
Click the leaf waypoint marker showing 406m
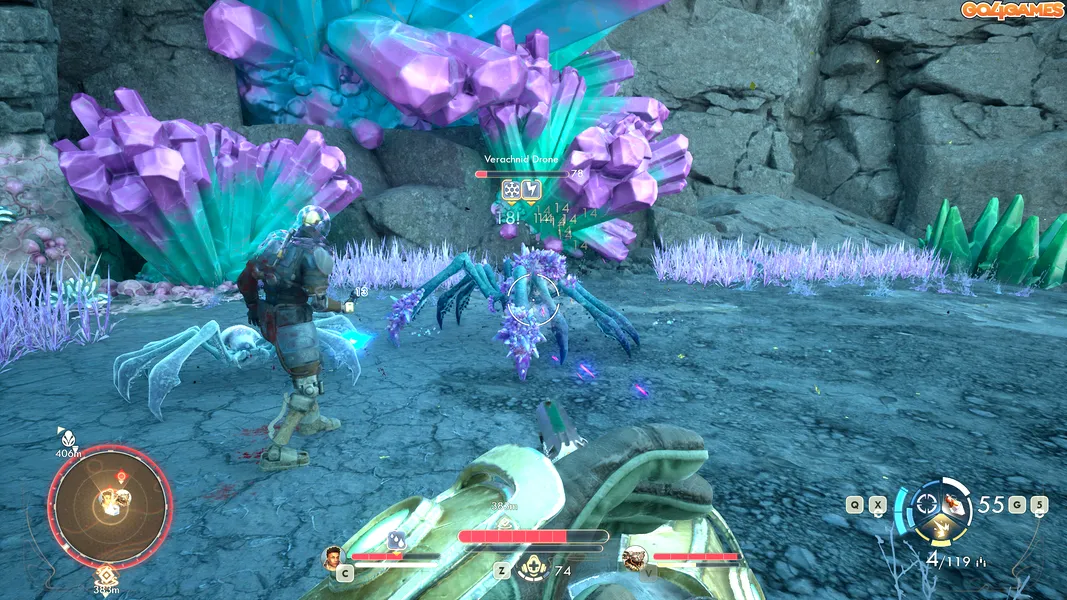[x=66, y=437]
